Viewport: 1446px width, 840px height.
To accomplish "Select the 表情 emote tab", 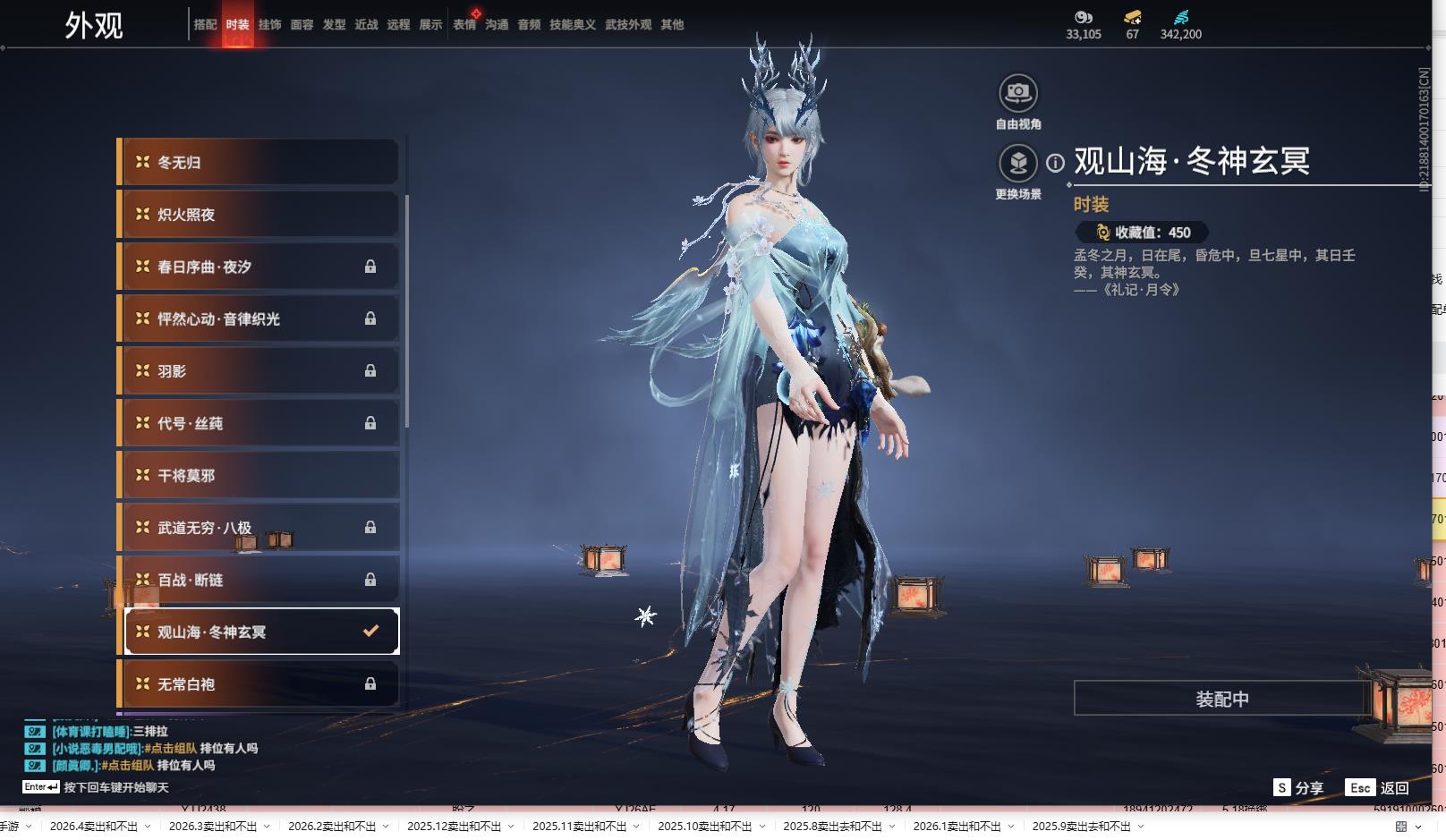I will coord(464,25).
